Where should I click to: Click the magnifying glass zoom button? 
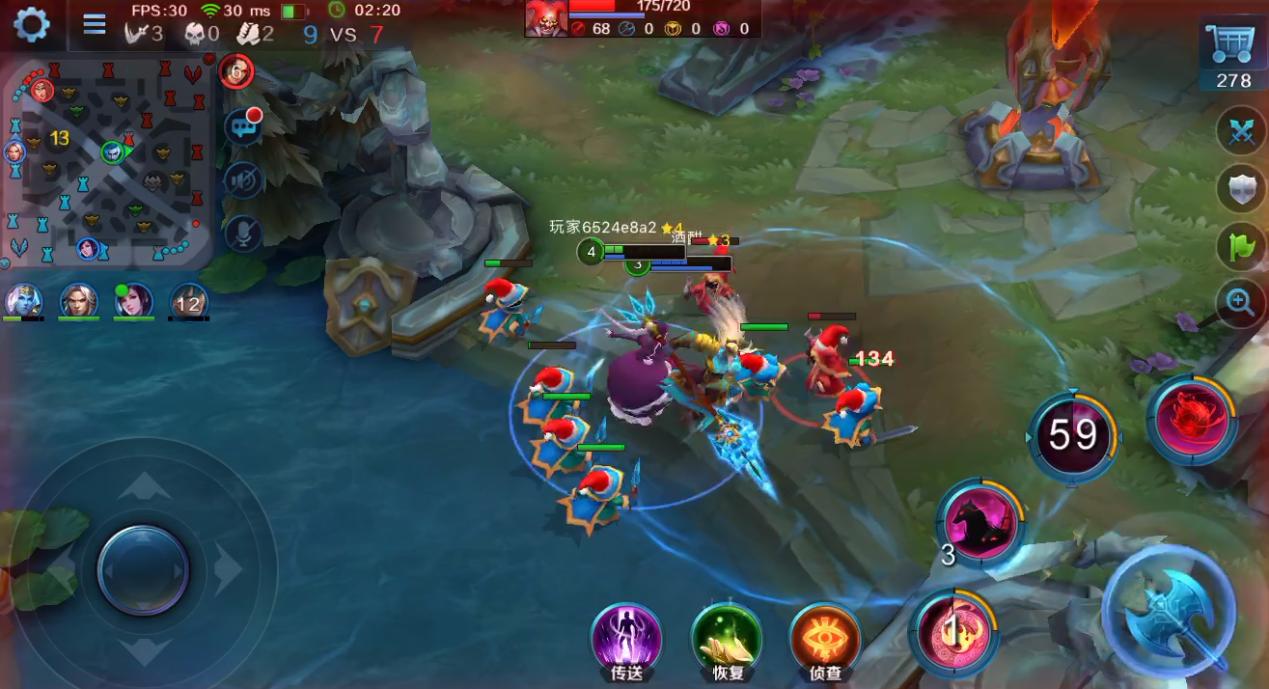pos(1241,301)
